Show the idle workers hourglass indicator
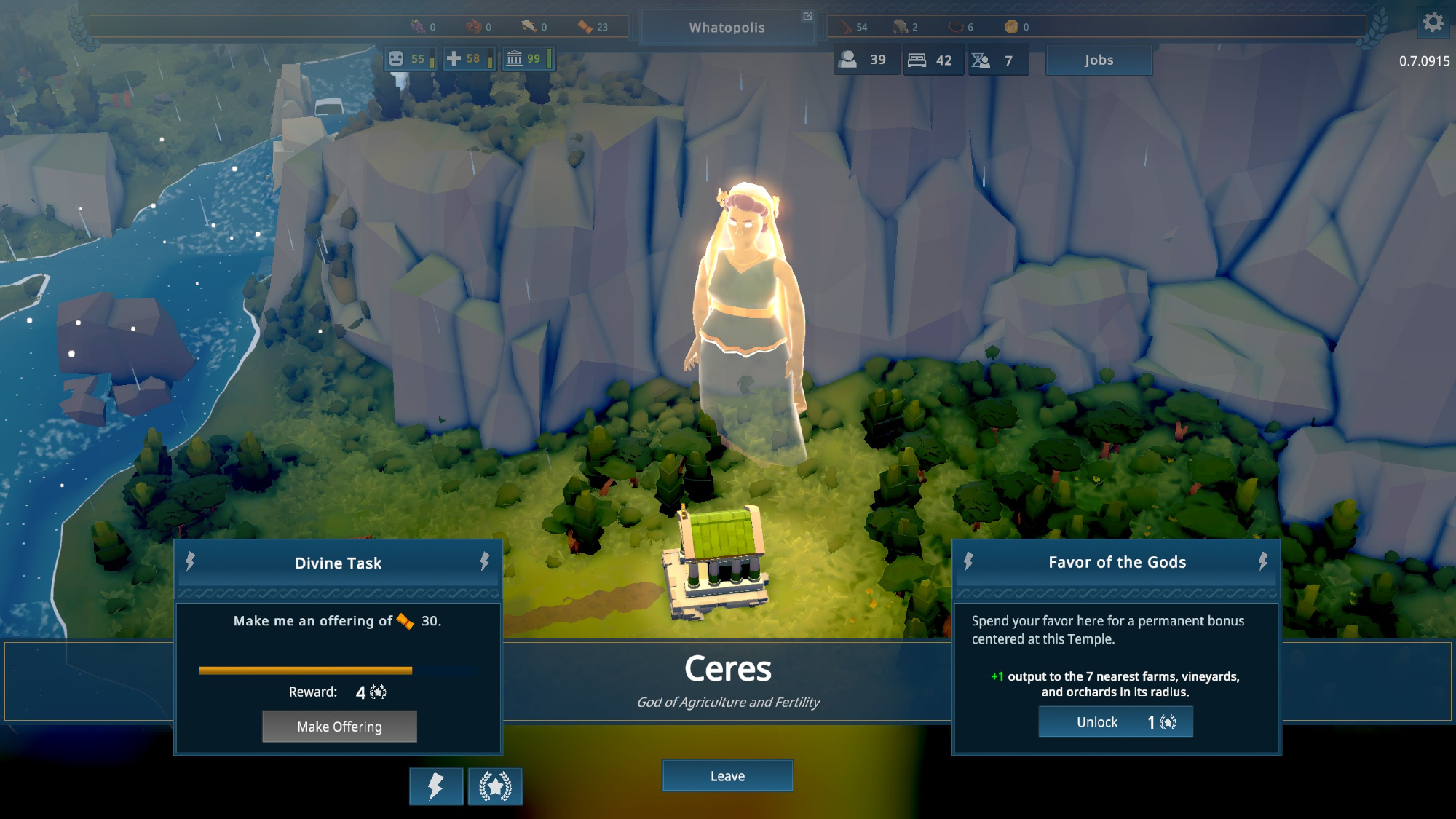This screenshot has height=819, width=1456. (994, 60)
